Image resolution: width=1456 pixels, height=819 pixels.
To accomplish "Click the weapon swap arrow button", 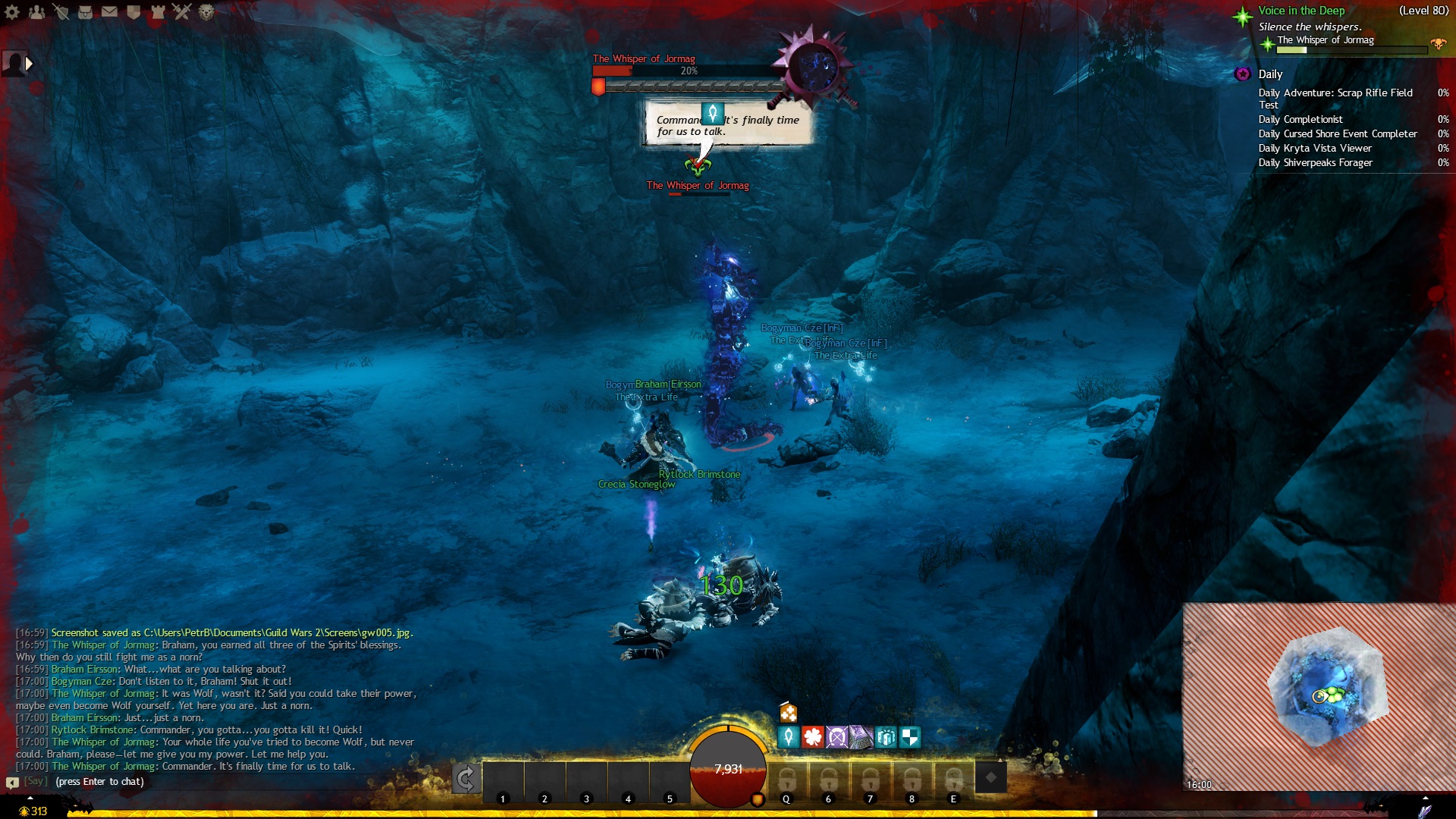I will pyautogui.click(x=466, y=778).
